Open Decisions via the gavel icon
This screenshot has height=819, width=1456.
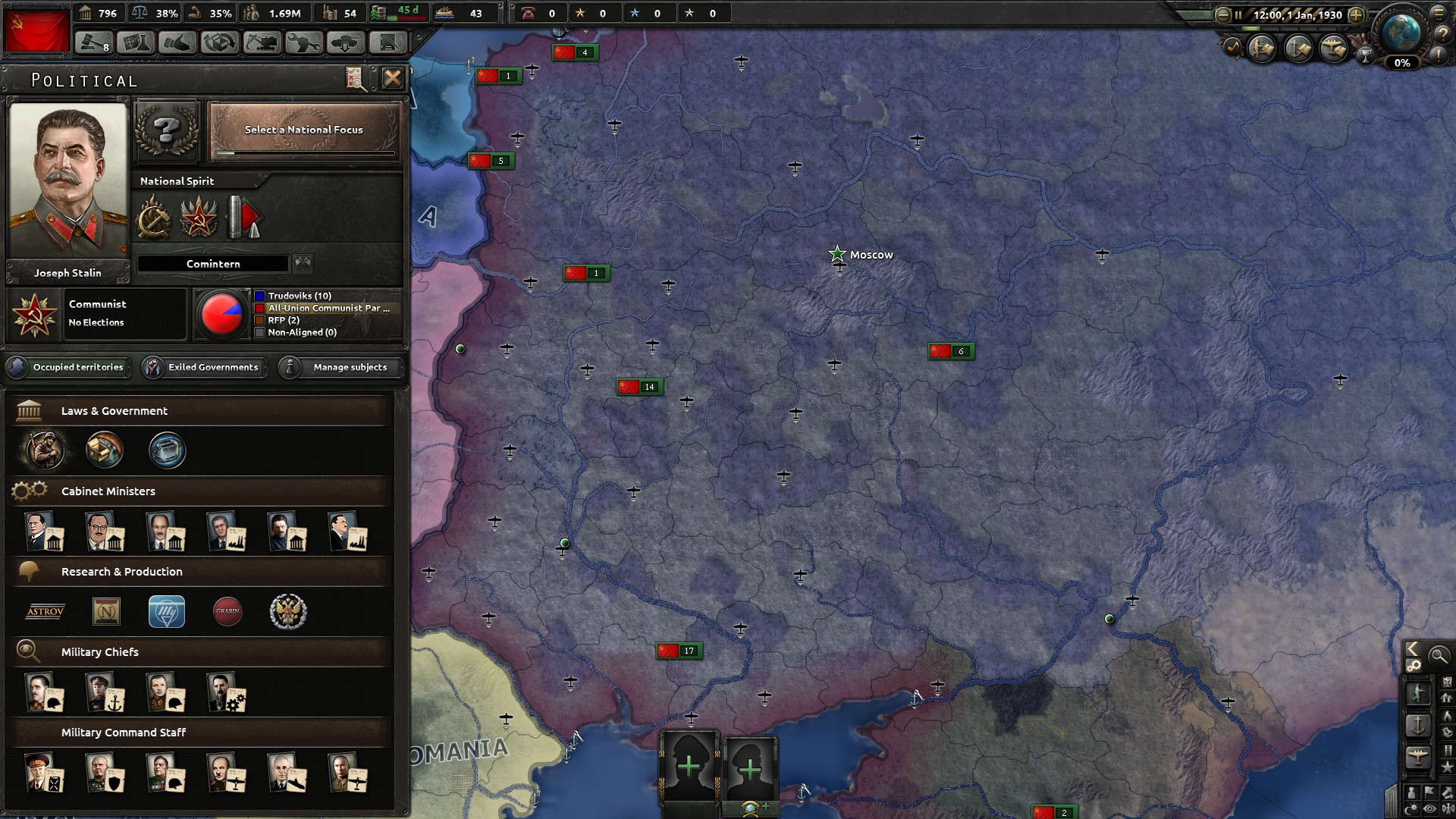click(x=94, y=43)
